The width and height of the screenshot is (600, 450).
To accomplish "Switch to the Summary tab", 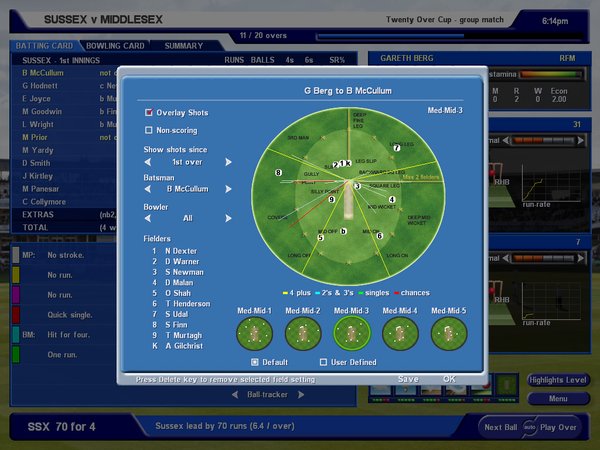I will (183, 46).
